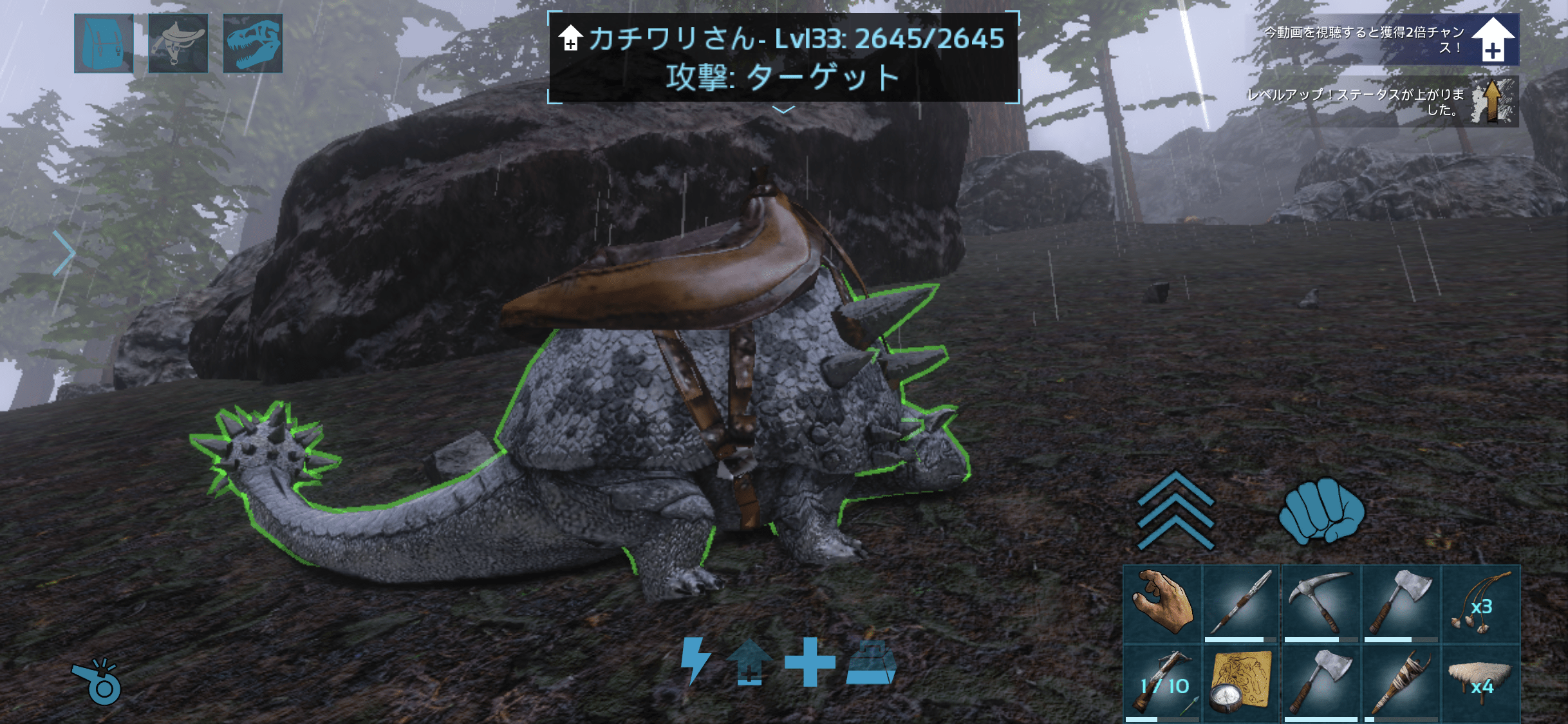This screenshot has height=724, width=1568.
Task: Equip the spear from the hotbar
Action: click(1242, 604)
